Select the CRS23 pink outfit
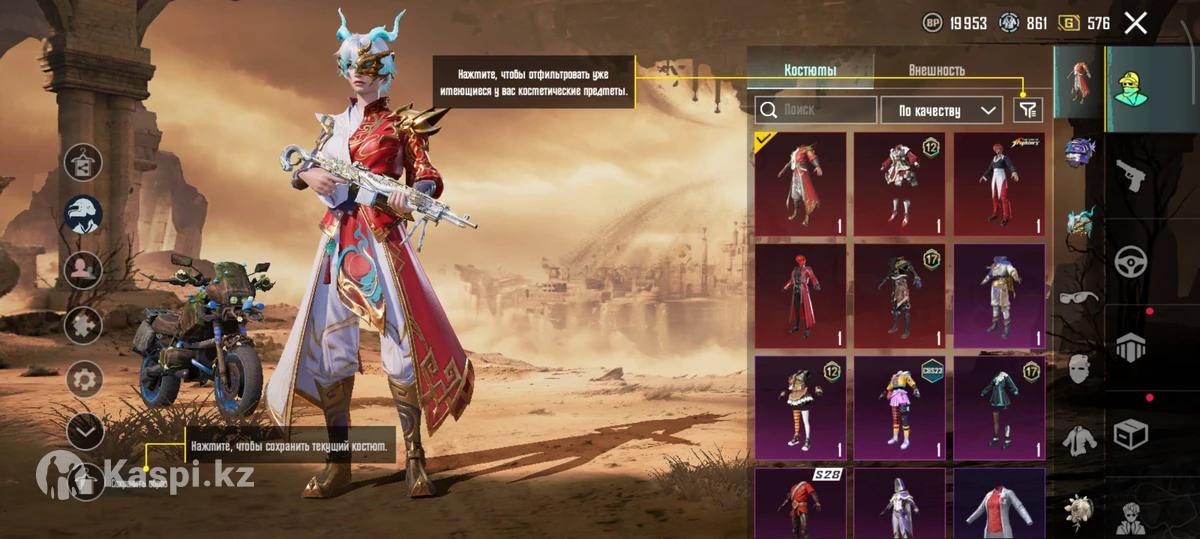 pyautogui.click(x=899, y=407)
